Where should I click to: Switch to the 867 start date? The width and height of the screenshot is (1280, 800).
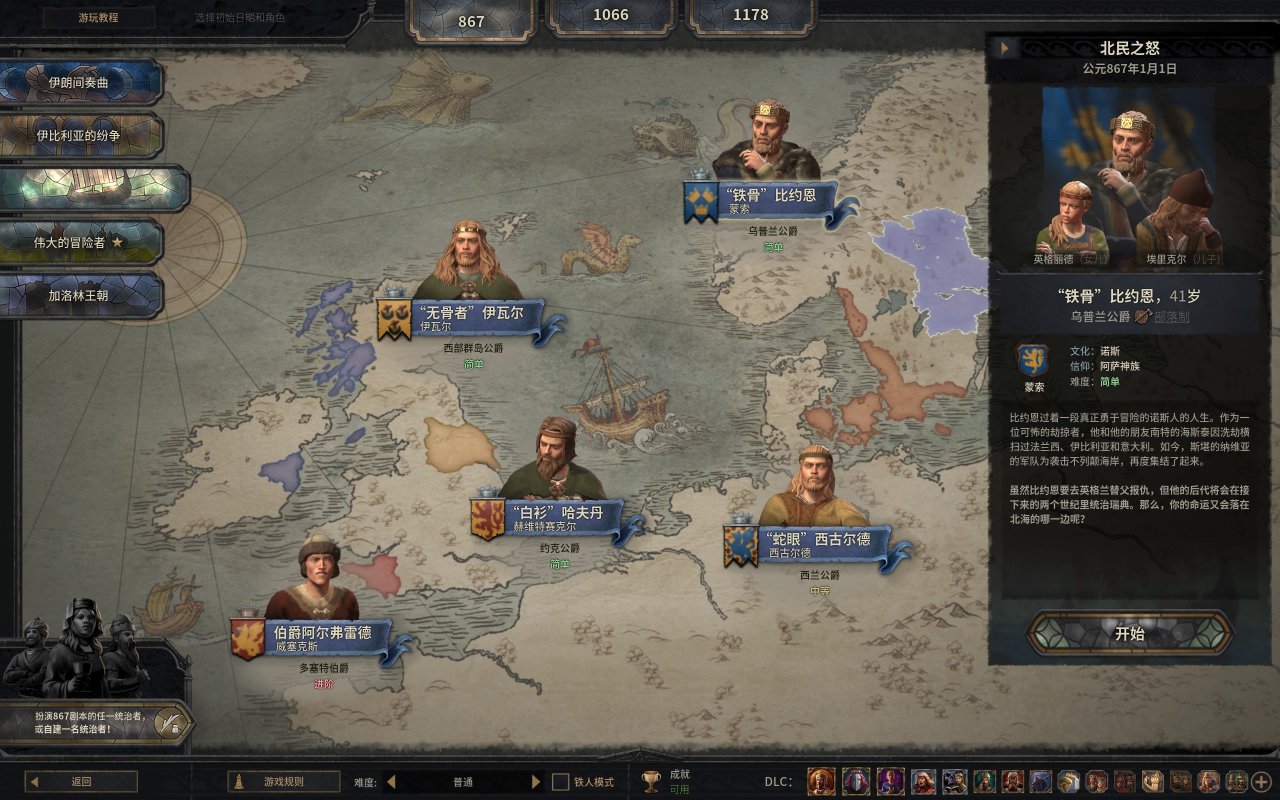coord(471,20)
